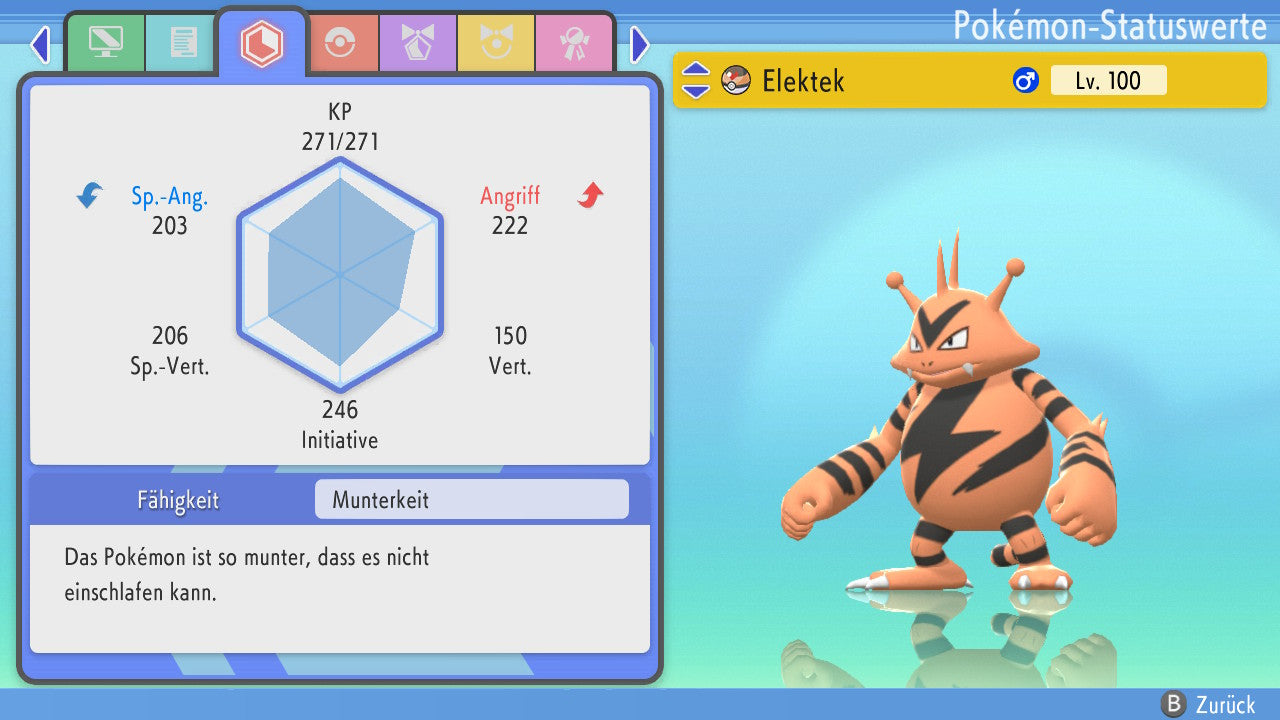The image size is (1280, 720).
Task: Select the hexagon stats tab
Action: tap(262, 43)
